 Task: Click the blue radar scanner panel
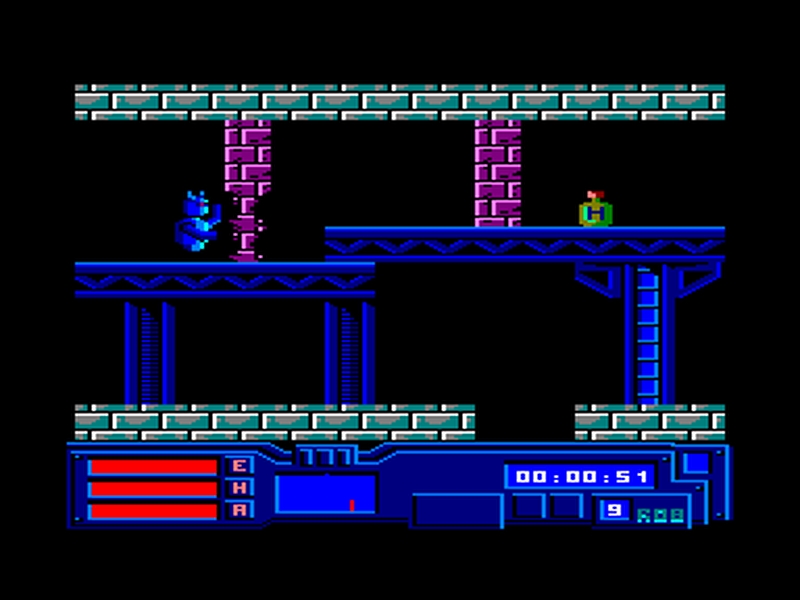point(326,494)
